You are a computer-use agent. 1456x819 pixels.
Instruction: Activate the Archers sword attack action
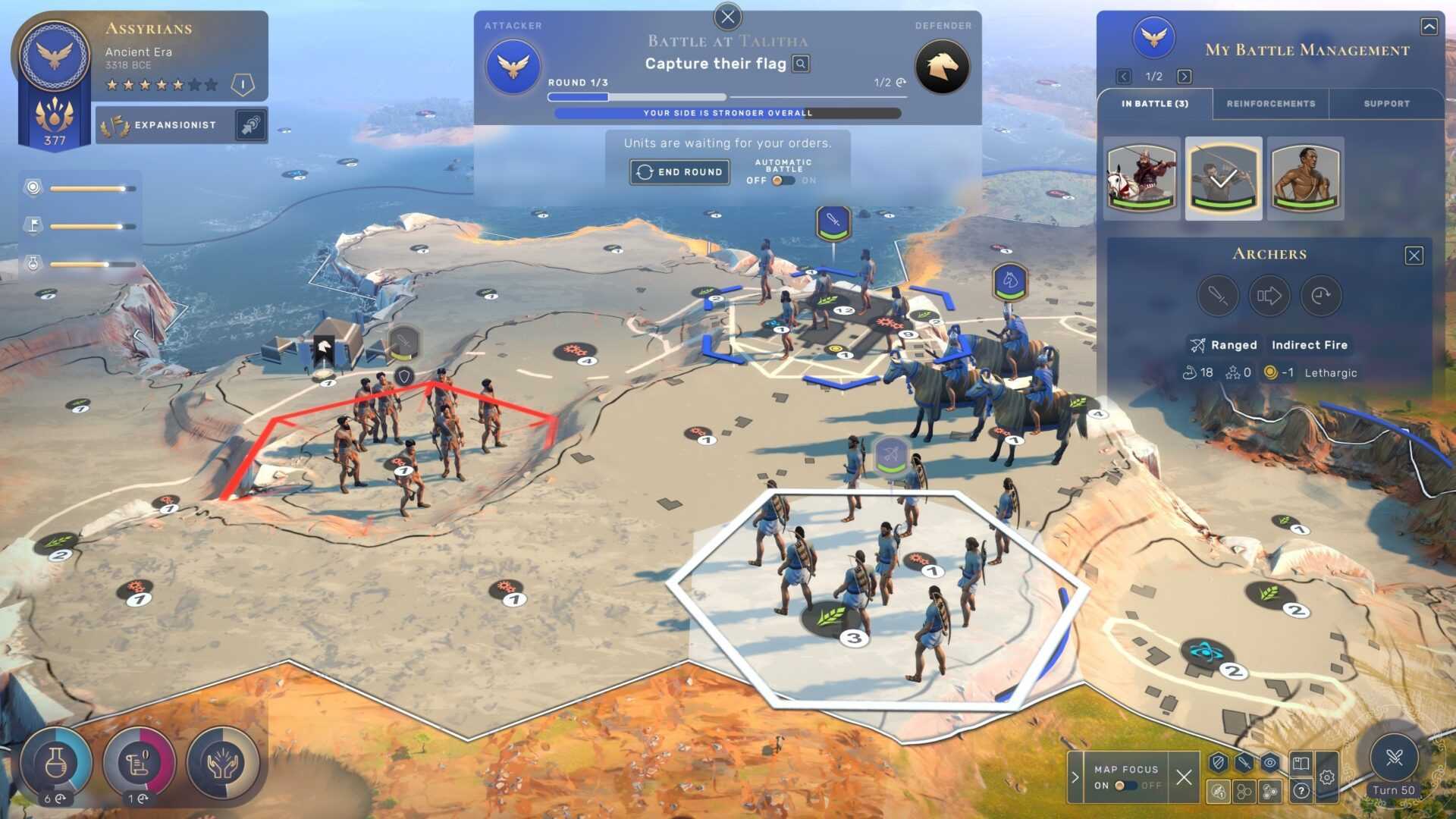point(1217,296)
